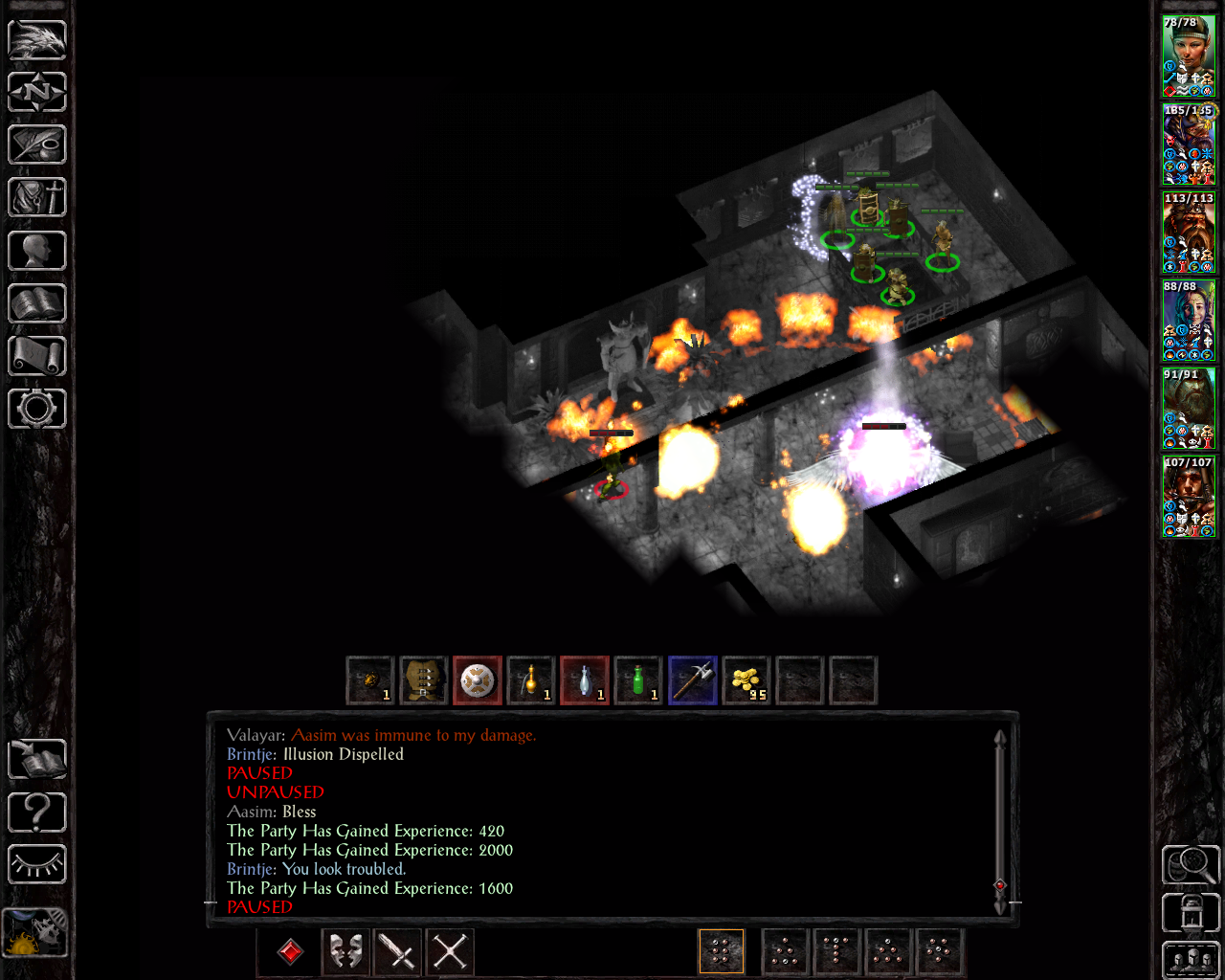Pick up the round shield item

click(x=478, y=681)
